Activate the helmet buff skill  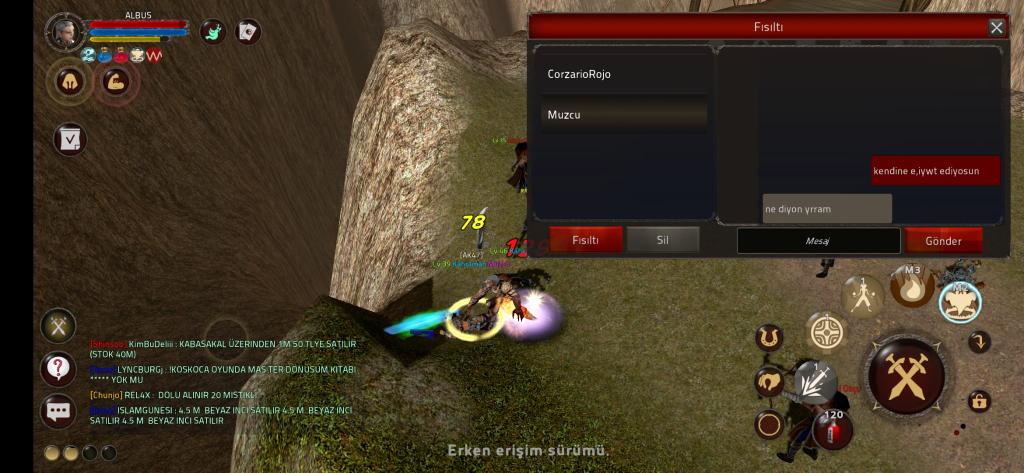coord(70,82)
